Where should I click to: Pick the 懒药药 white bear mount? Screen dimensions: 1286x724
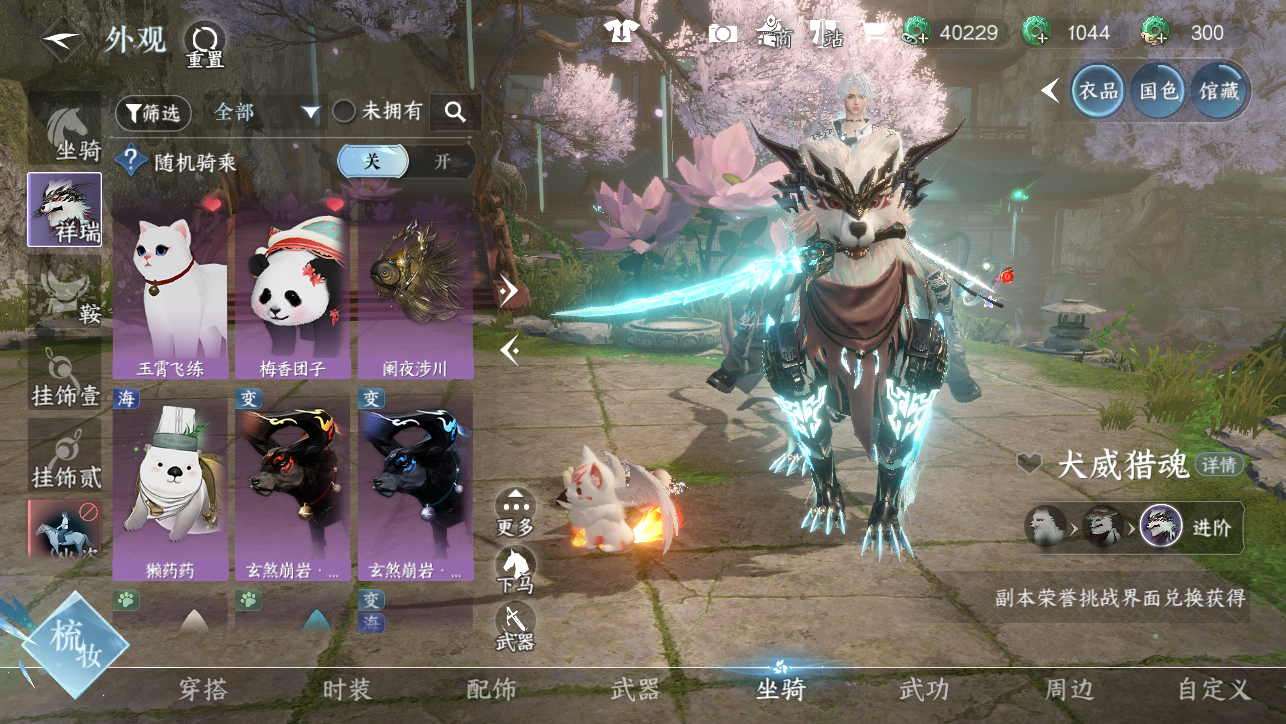point(170,485)
